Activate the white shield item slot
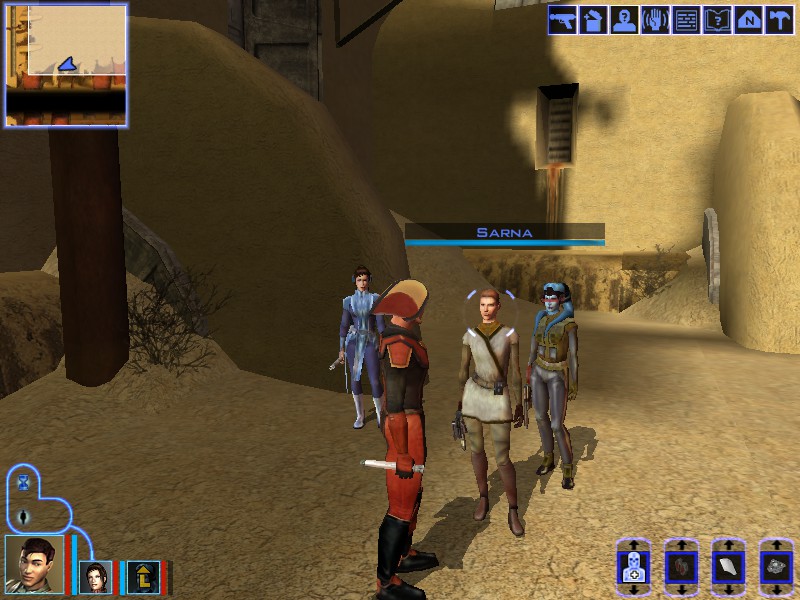The height and width of the screenshot is (600, 800). (x=728, y=567)
